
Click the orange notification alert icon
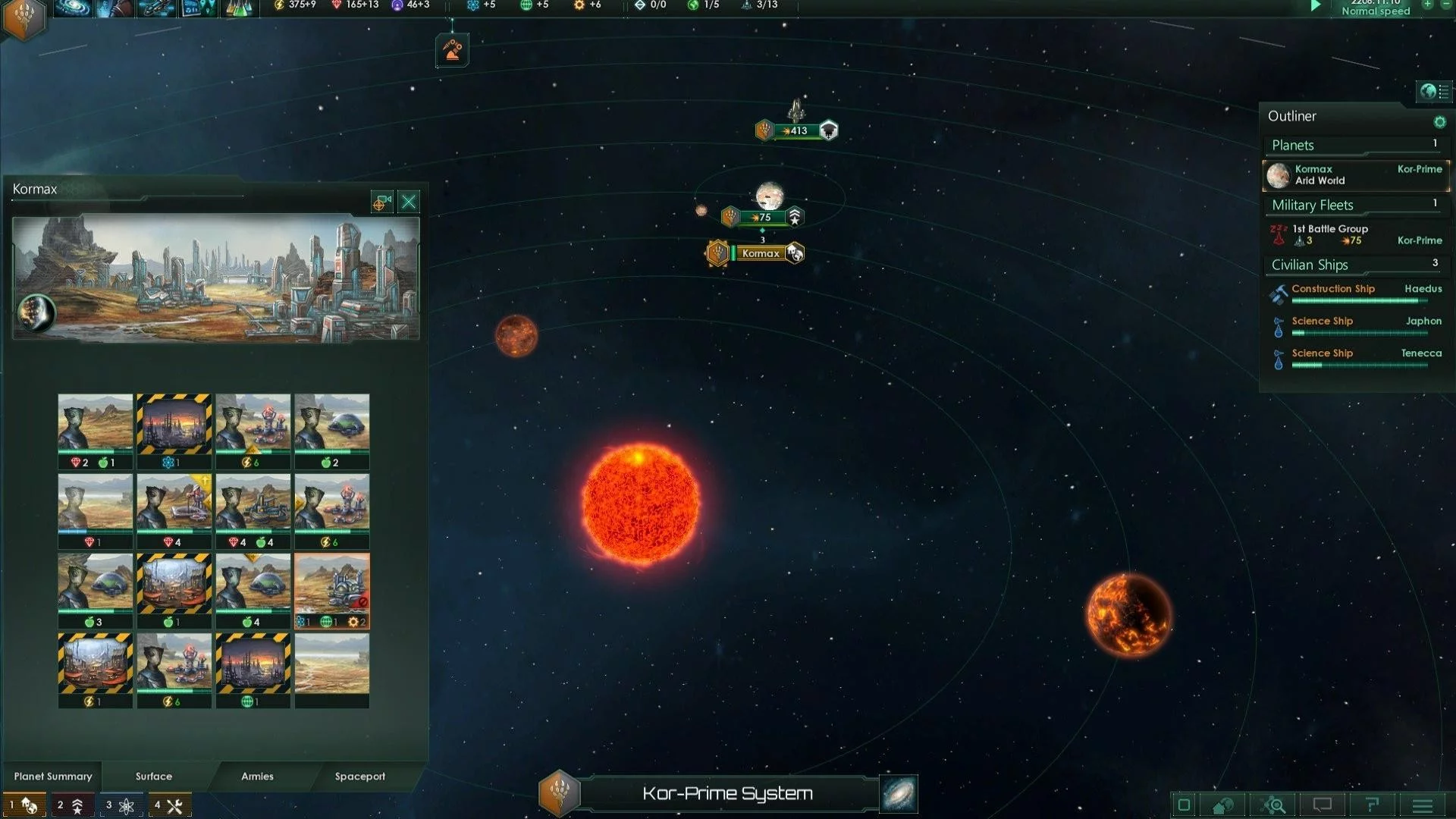coord(452,51)
